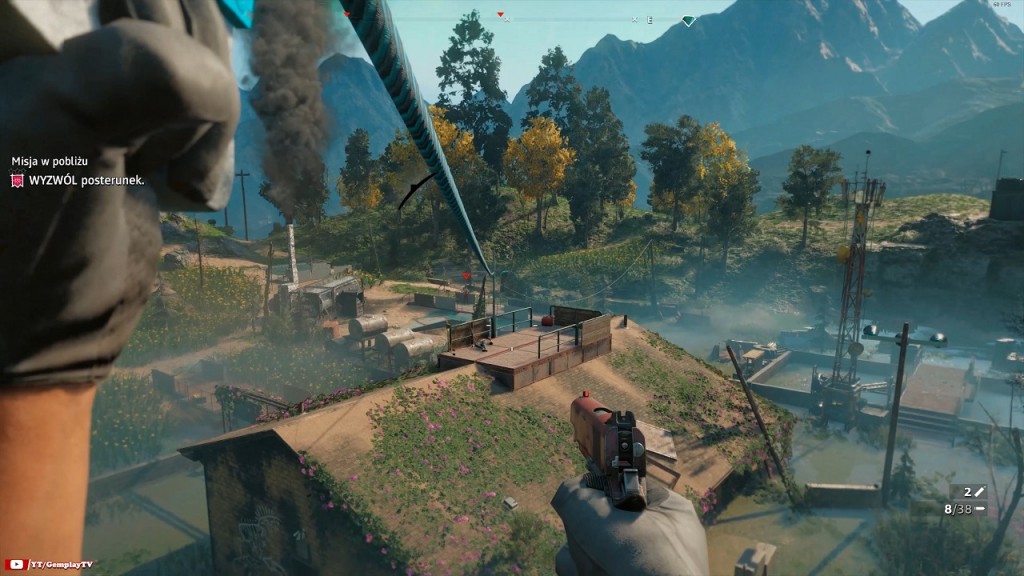The width and height of the screenshot is (1024, 576).
Task: Select the WYZWÓL posterunek mission objective
Action: (x=85, y=180)
